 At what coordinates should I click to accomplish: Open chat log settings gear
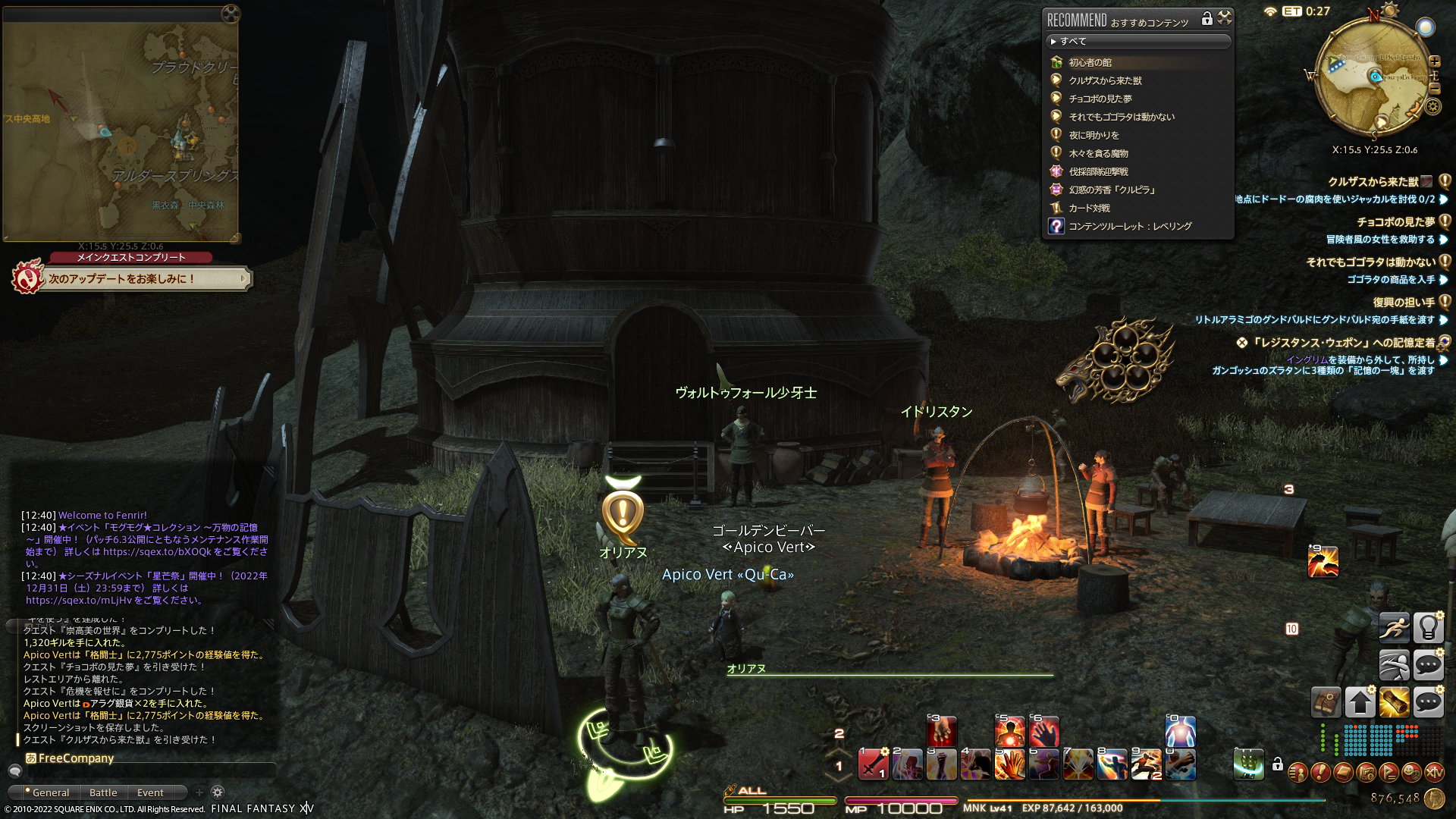coord(218,792)
